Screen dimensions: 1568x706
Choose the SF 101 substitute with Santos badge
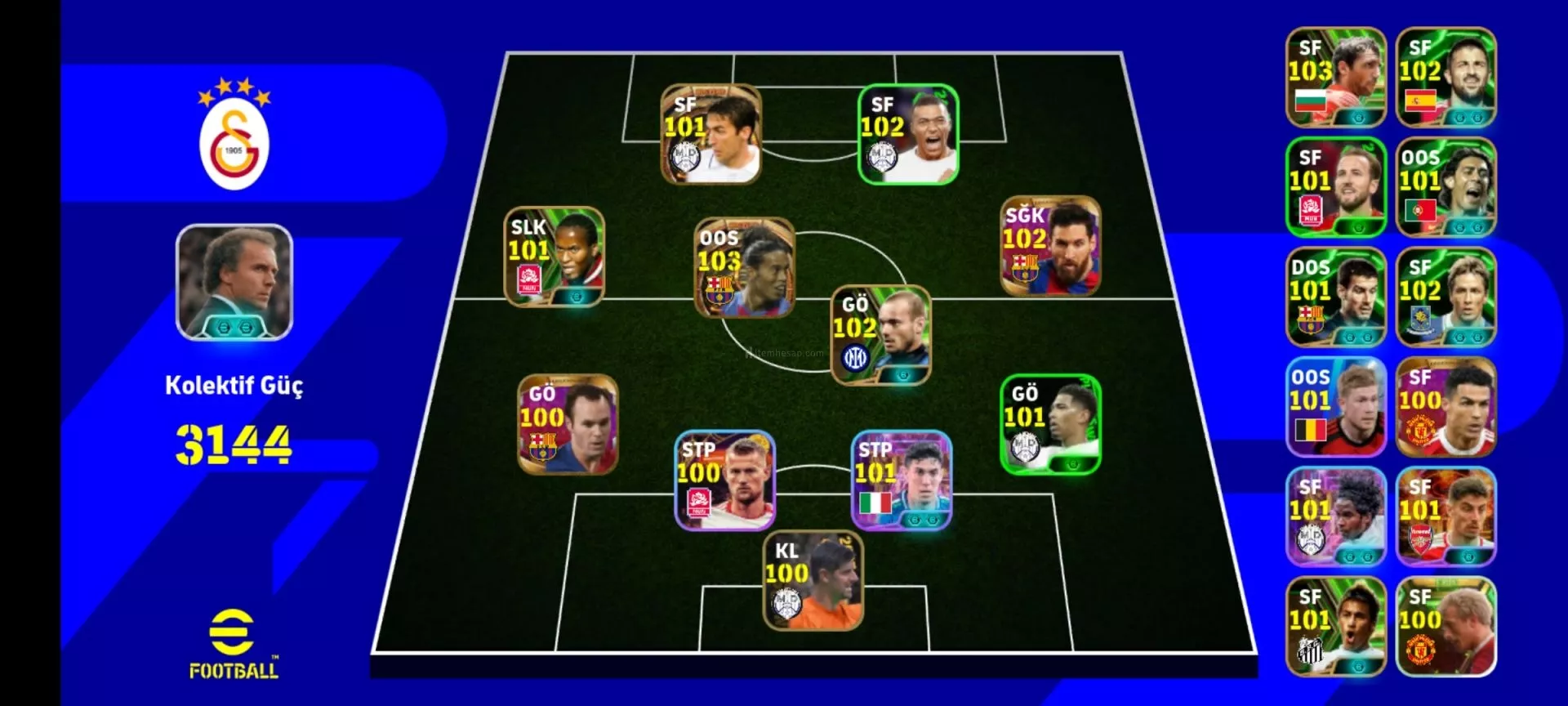[1336, 627]
